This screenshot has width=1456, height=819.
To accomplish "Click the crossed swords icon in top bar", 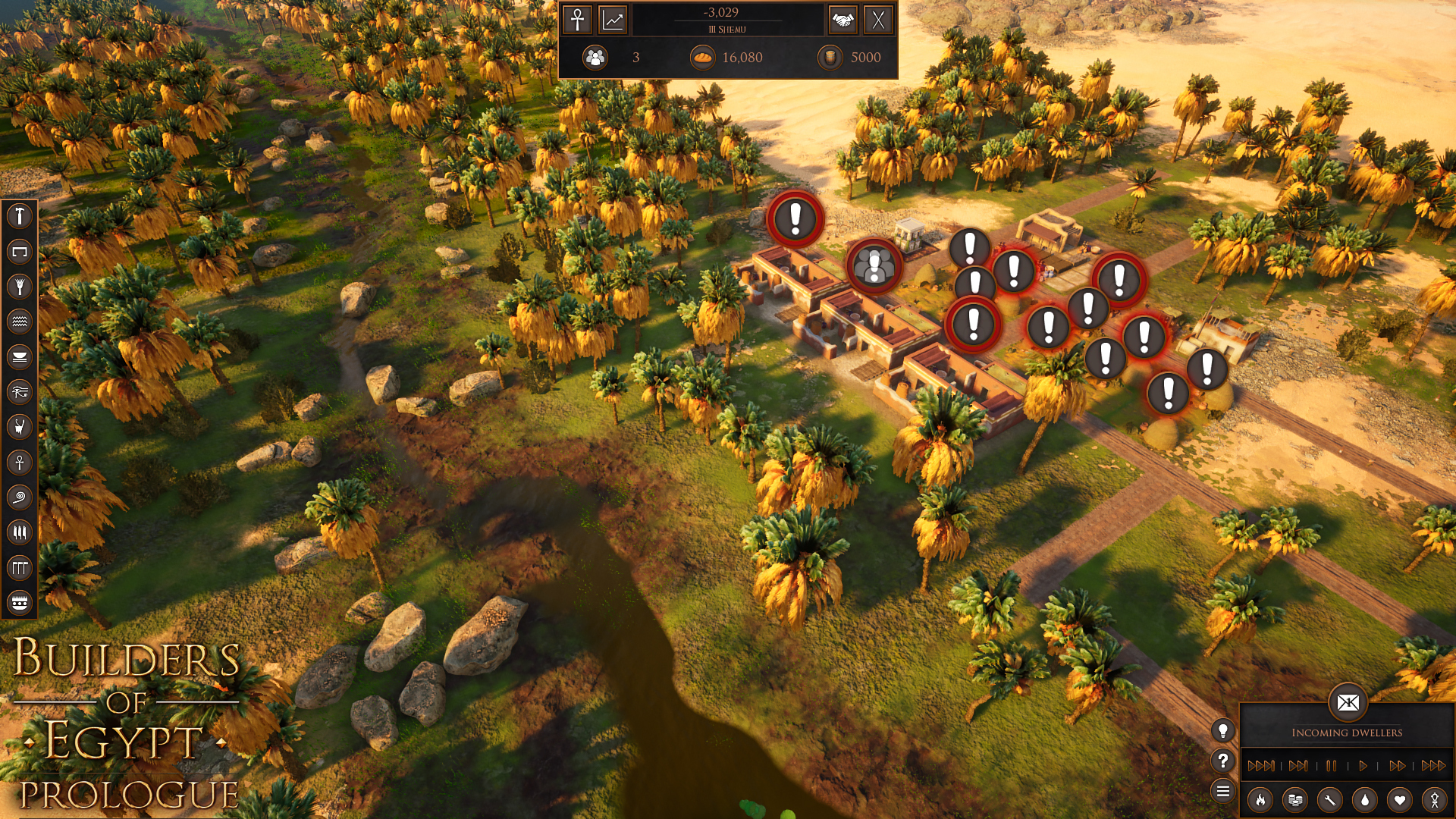I will coord(878,20).
